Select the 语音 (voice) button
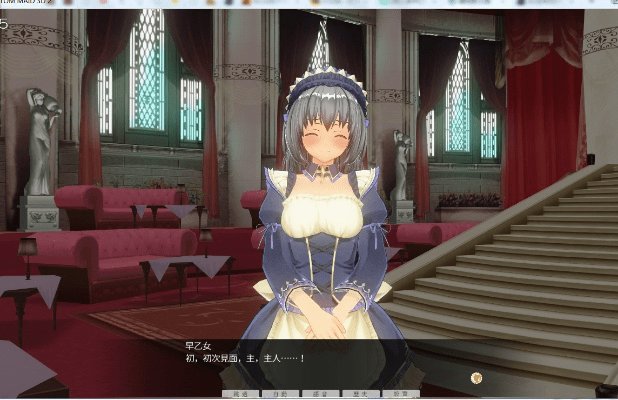Image resolution: width=618 pixels, height=400 pixels. (x=321, y=395)
